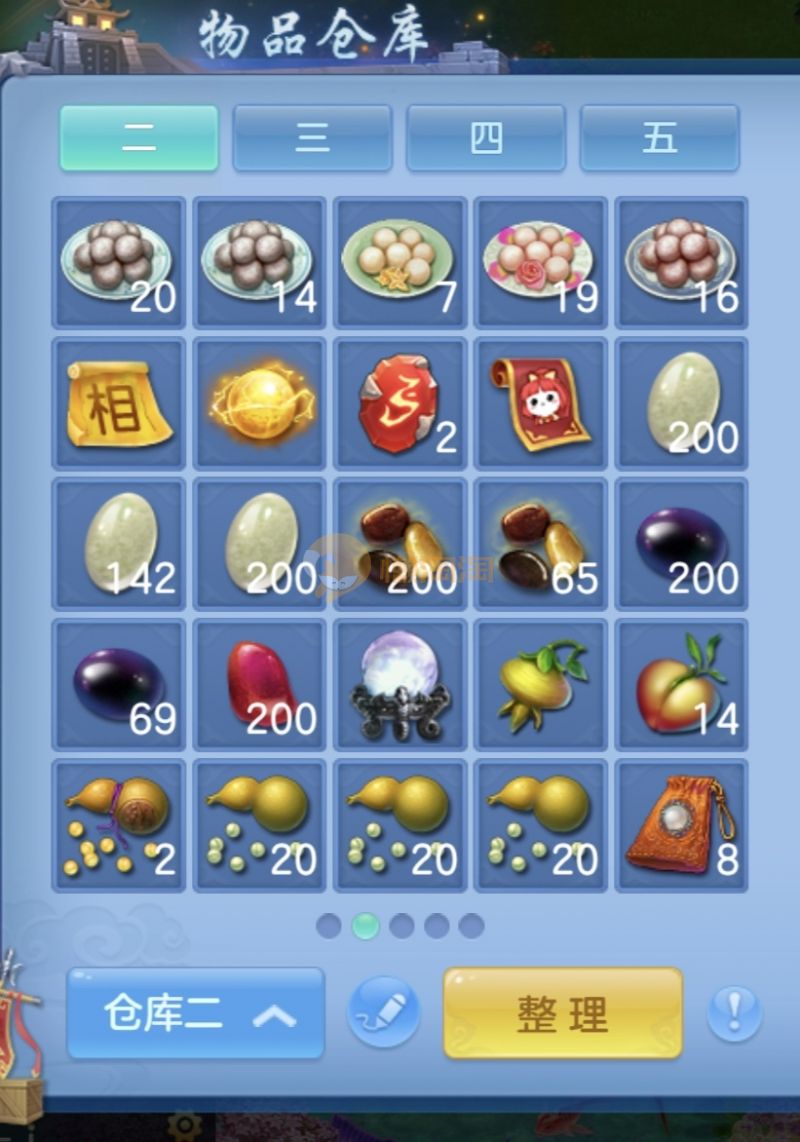
Task: Select the yellow root vegetable item
Action: pos(541,685)
